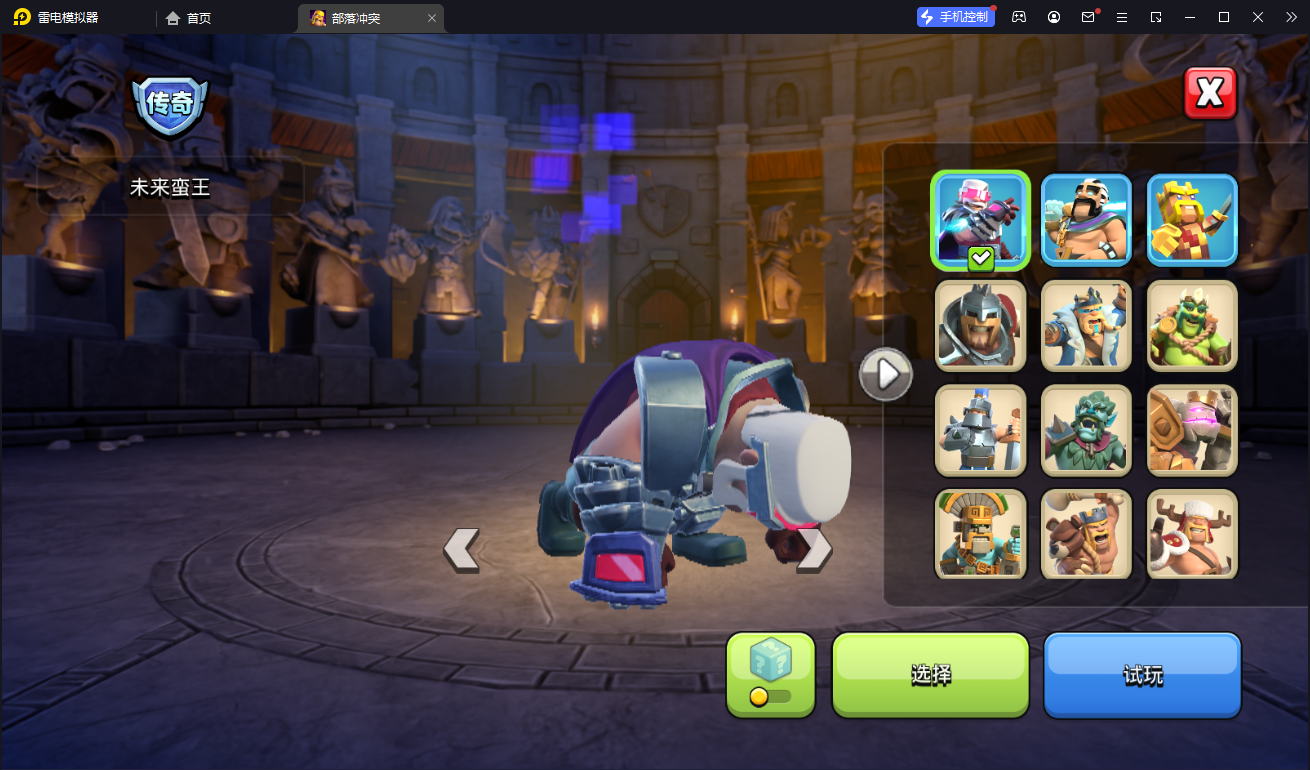Select the green goblin king skin

1192,325
